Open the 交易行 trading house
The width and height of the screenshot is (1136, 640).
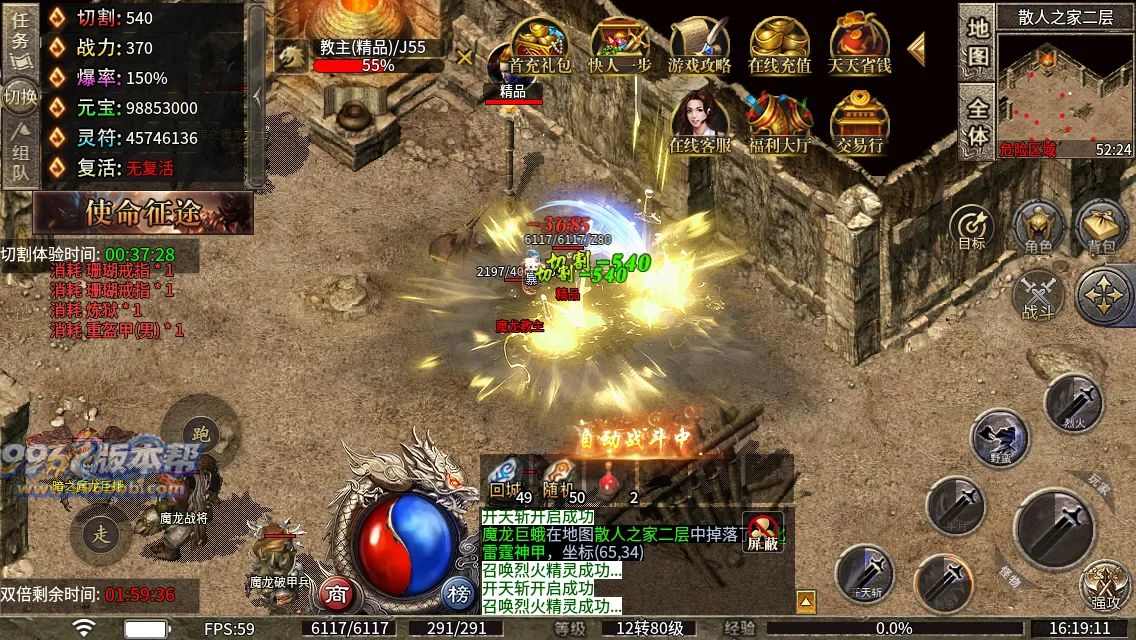(859, 123)
